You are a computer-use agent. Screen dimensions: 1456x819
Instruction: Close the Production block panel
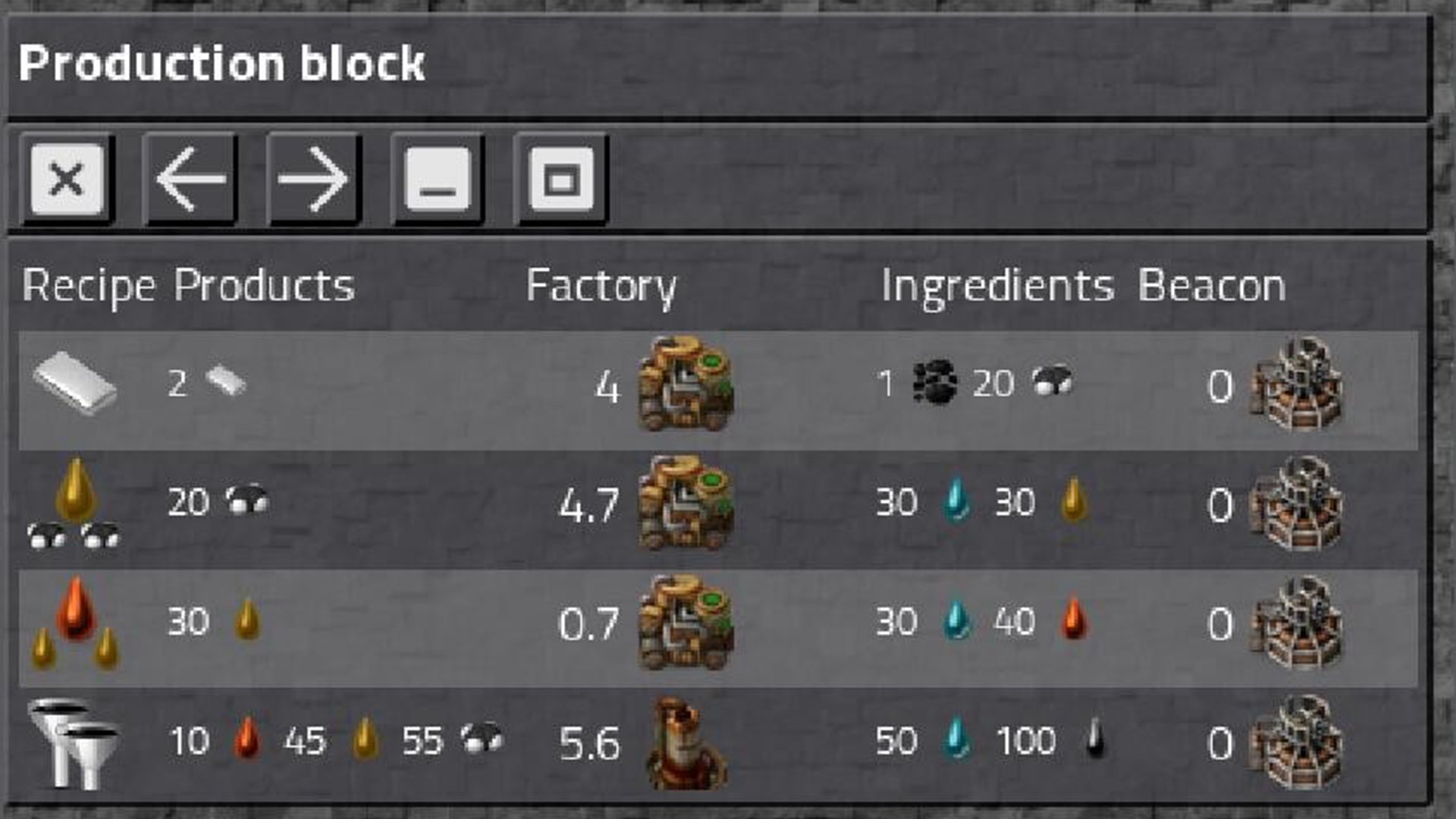[x=68, y=180]
